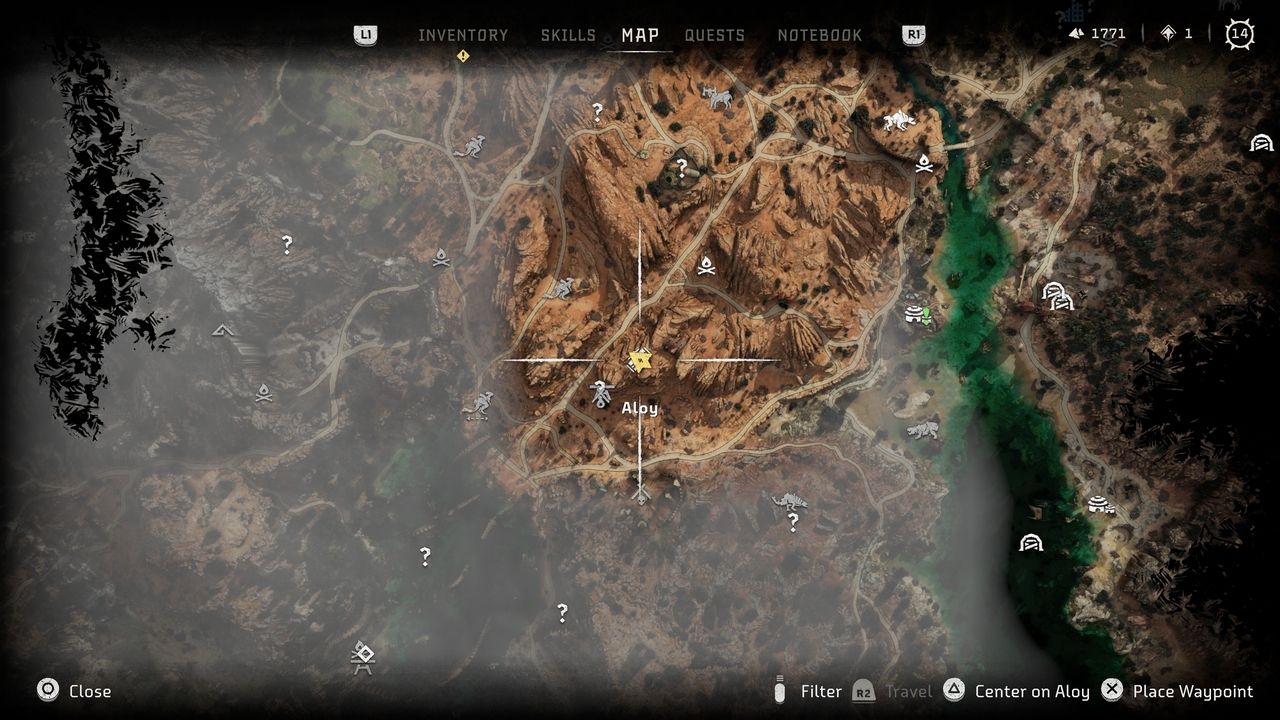
Task: Select the Tallneck marker beside Aloy's label
Action: pyautogui.click(x=601, y=394)
